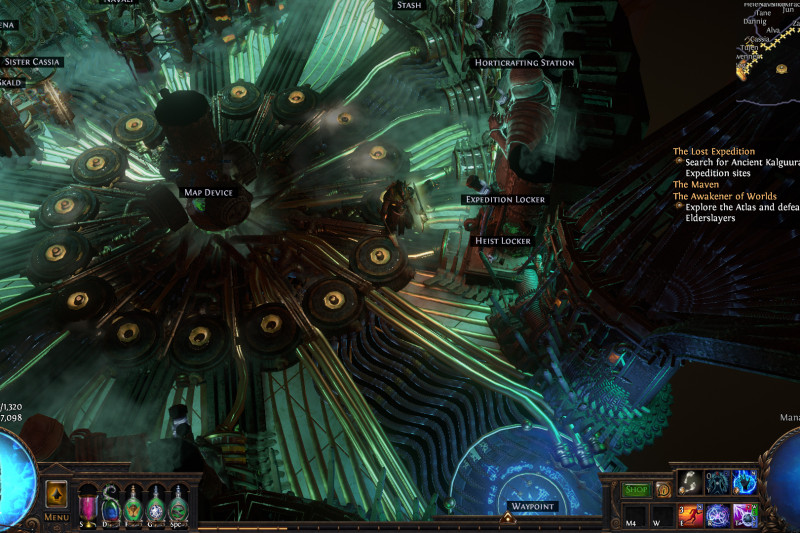Click the Waypoint label
The image size is (800, 533).
pyautogui.click(x=529, y=507)
